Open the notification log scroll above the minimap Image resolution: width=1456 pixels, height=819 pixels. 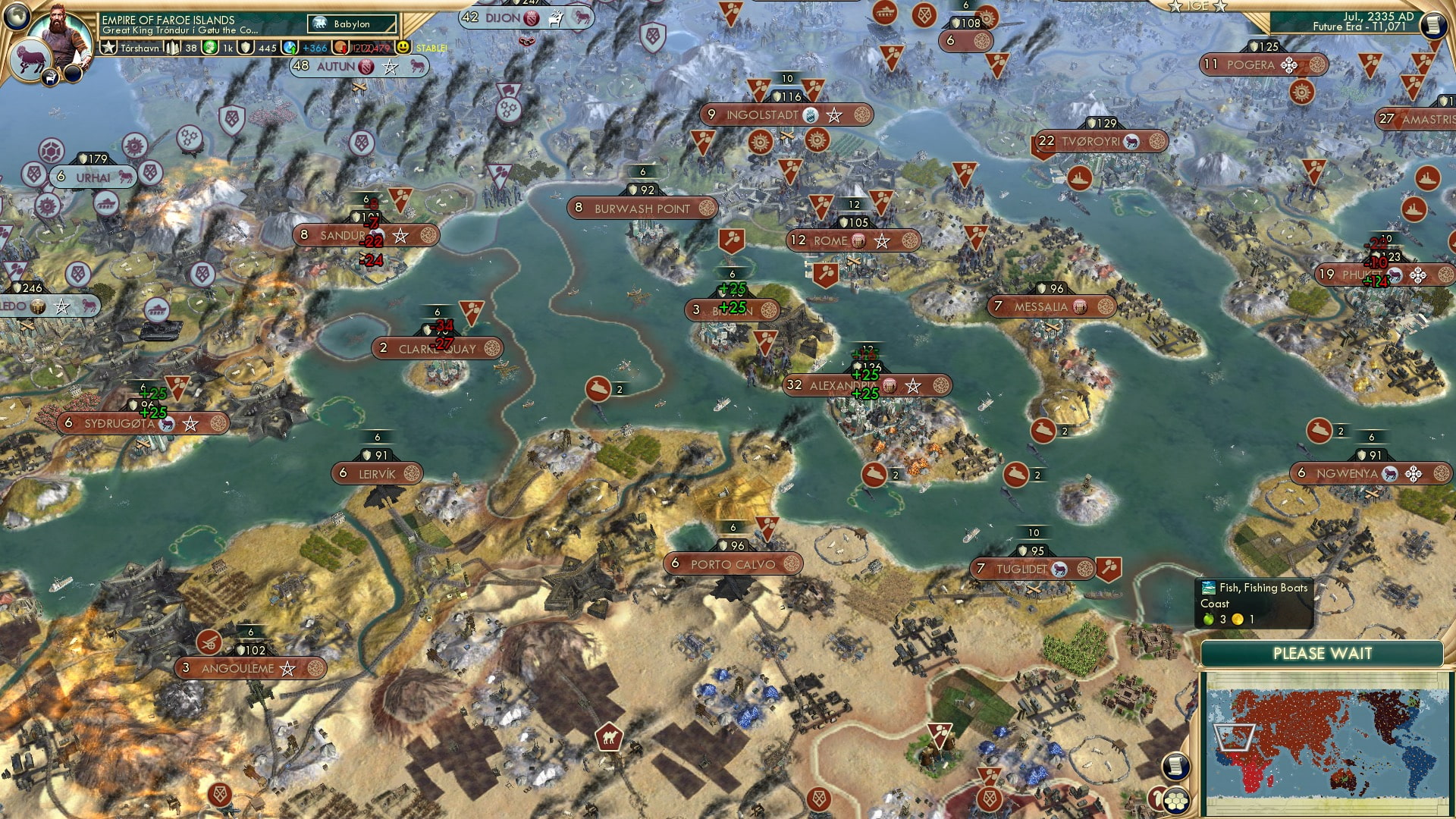(1176, 766)
